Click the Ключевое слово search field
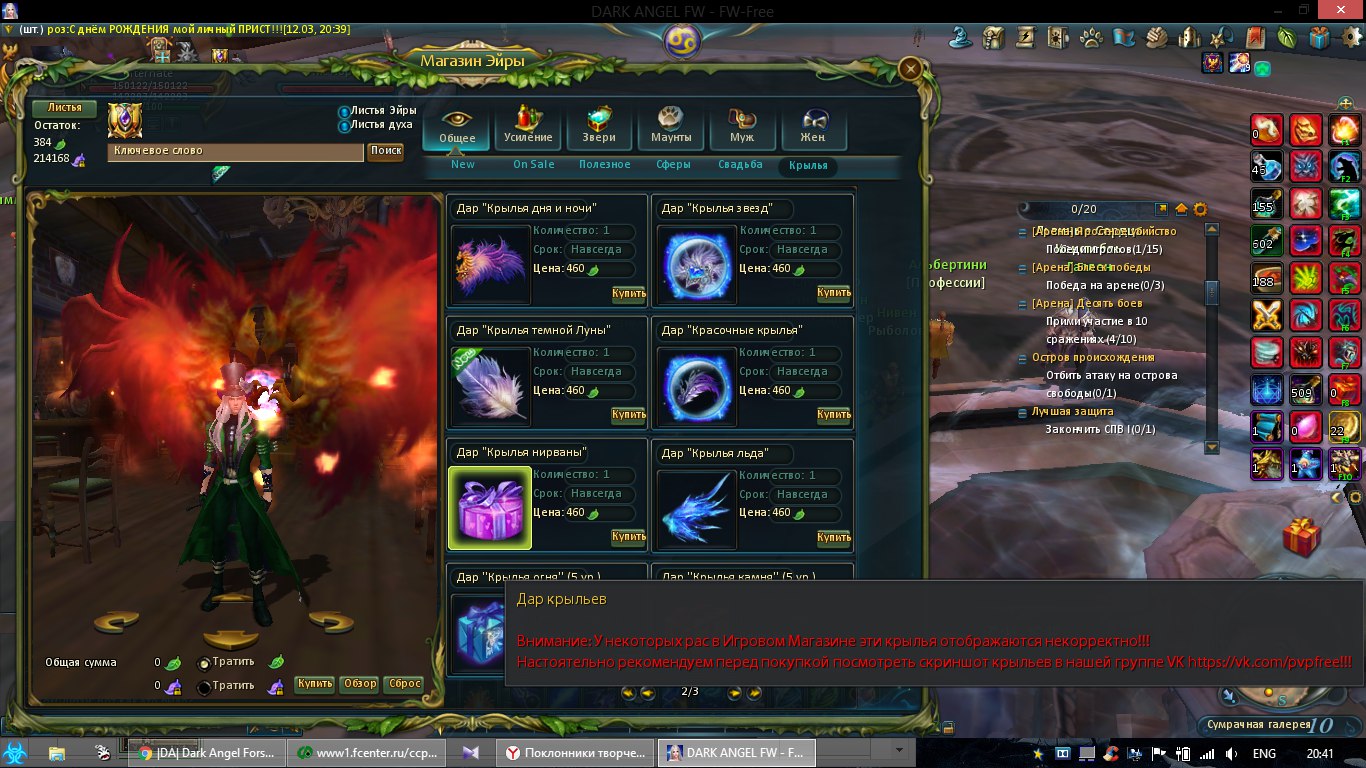Screen dimensions: 1366x768 pyautogui.click(x=235, y=151)
